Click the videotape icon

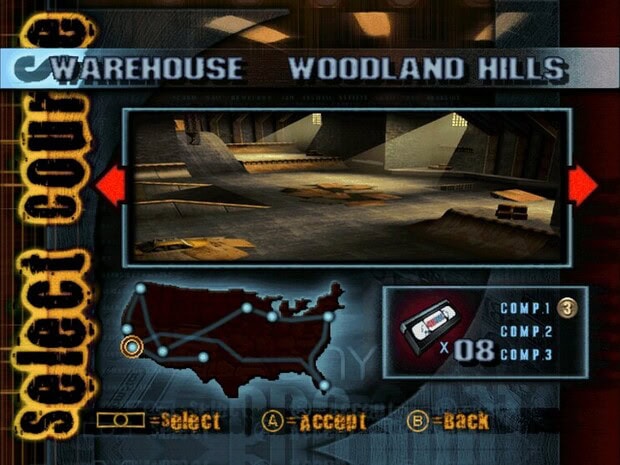coord(426,328)
